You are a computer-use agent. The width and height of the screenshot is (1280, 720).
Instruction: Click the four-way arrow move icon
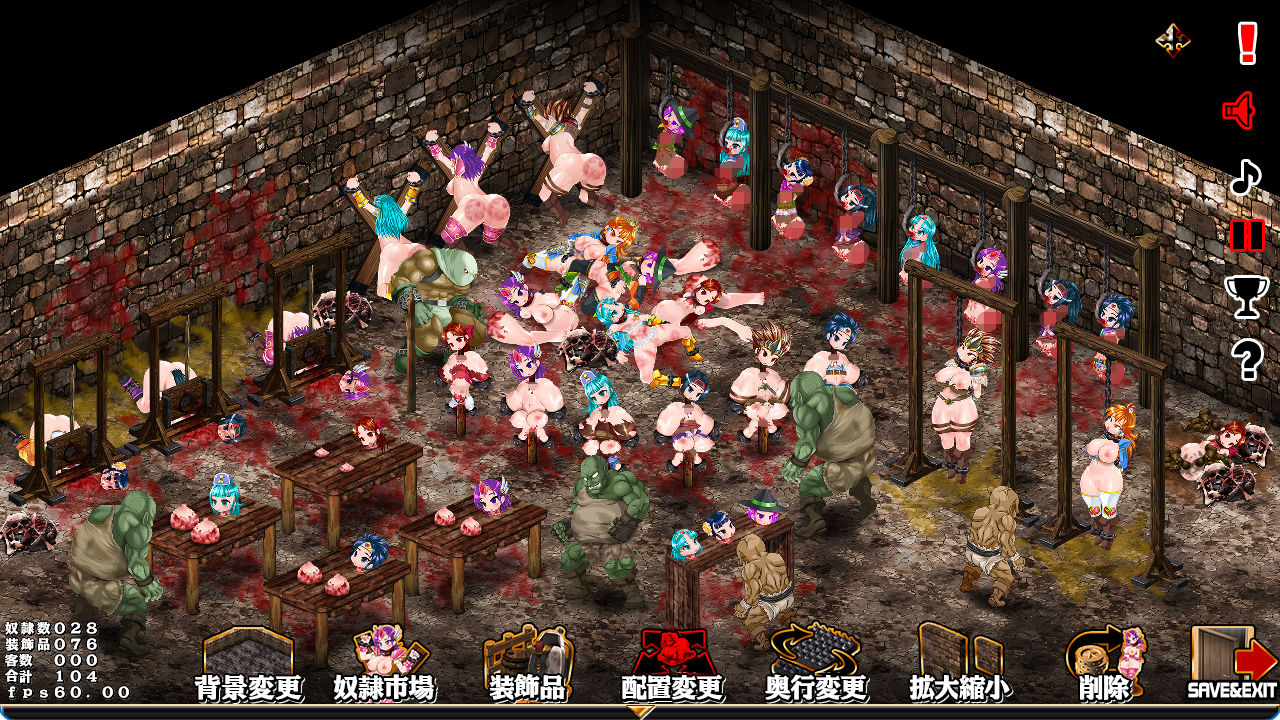click(x=1172, y=40)
